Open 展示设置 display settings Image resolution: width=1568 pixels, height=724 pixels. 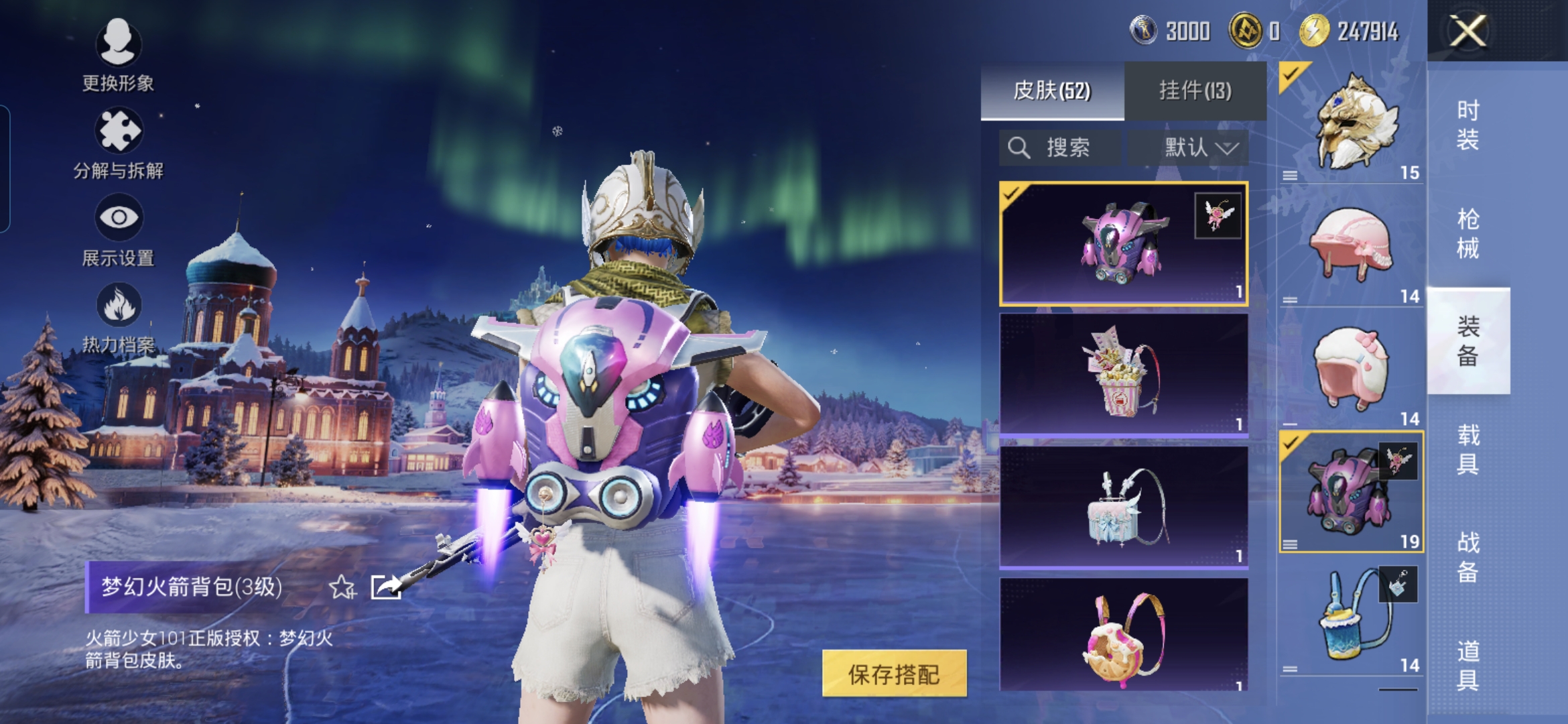(119, 230)
